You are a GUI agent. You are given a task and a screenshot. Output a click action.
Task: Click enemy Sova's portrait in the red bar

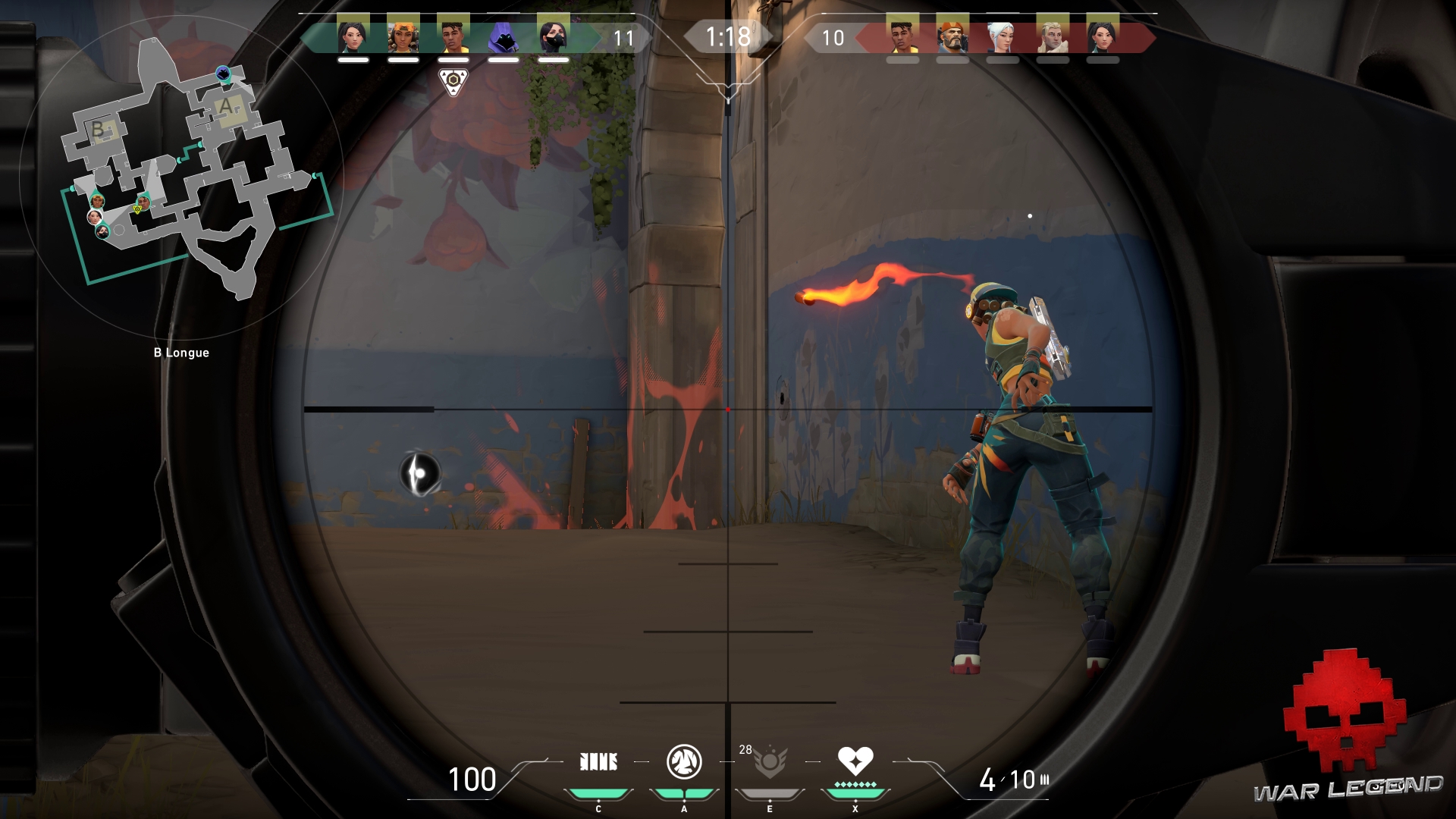[1053, 36]
